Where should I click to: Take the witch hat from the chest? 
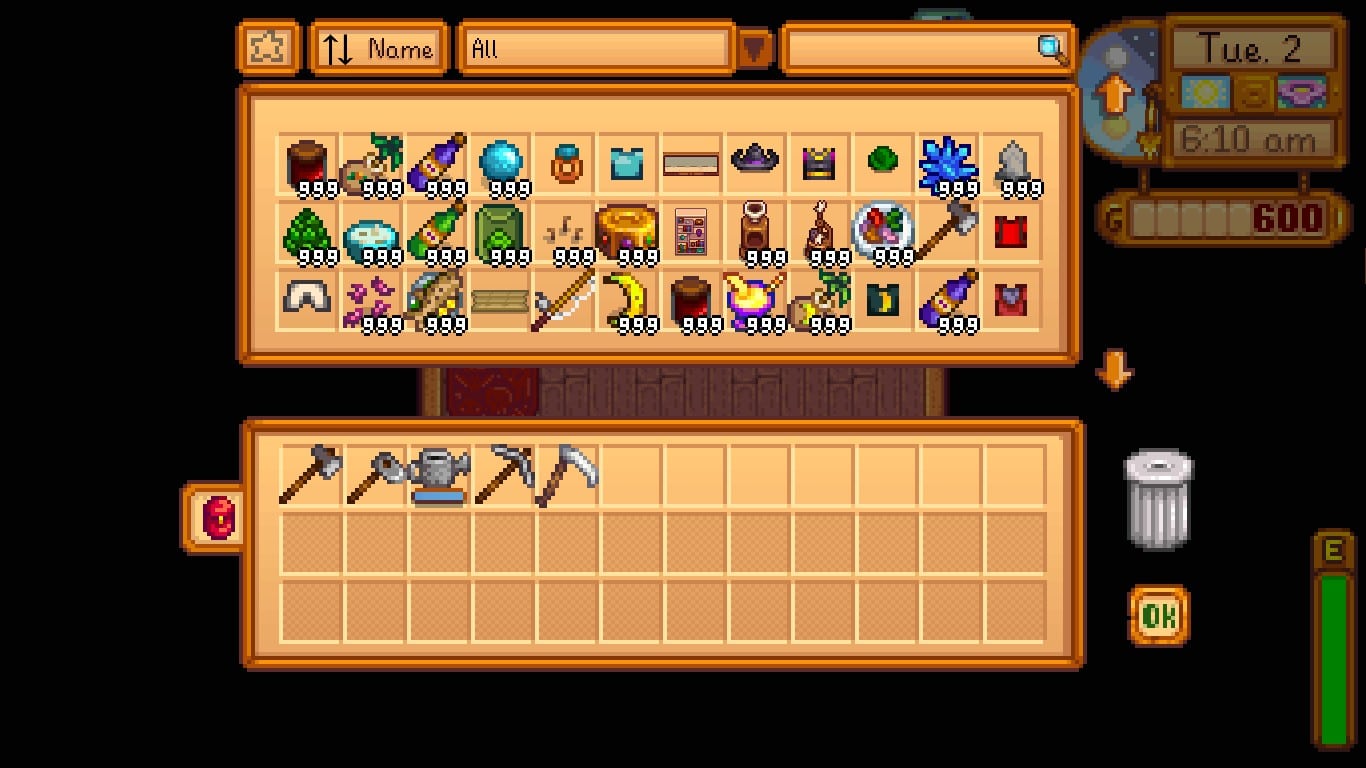(755, 163)
